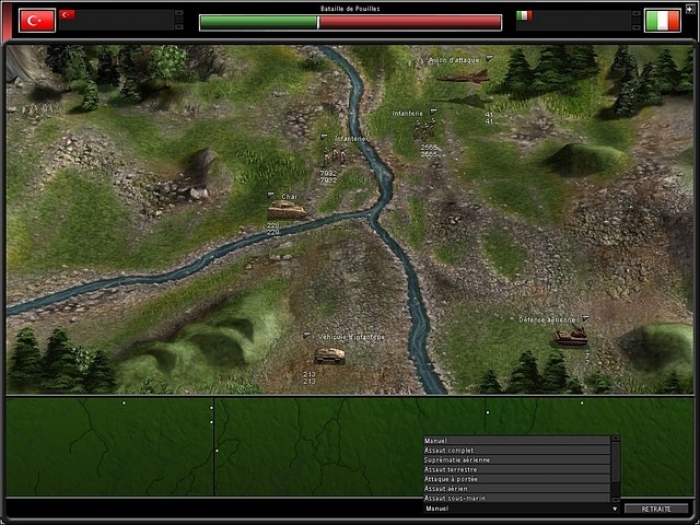This screenshot has width=700, height=525.
Task: Choose the Assaut complet tactic option
Action: pyautogui.click(x=516, y=450)
